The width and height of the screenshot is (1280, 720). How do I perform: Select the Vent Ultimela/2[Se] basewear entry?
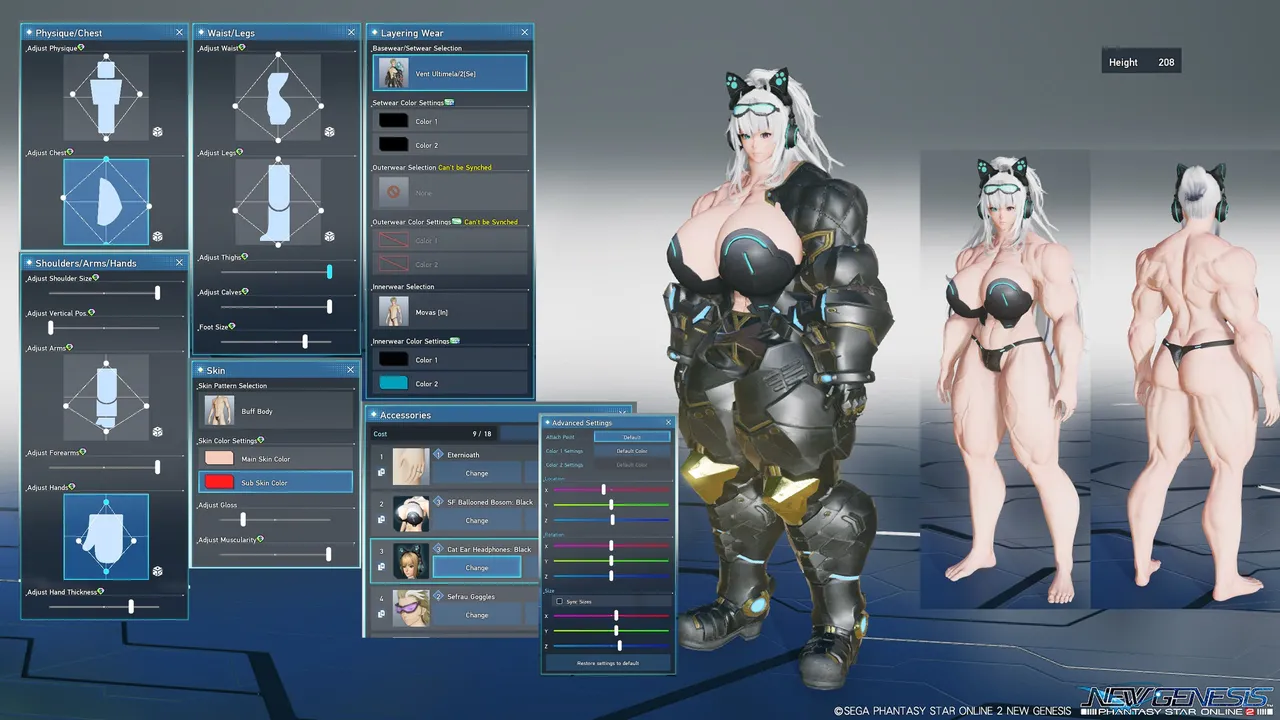point(450,73)
